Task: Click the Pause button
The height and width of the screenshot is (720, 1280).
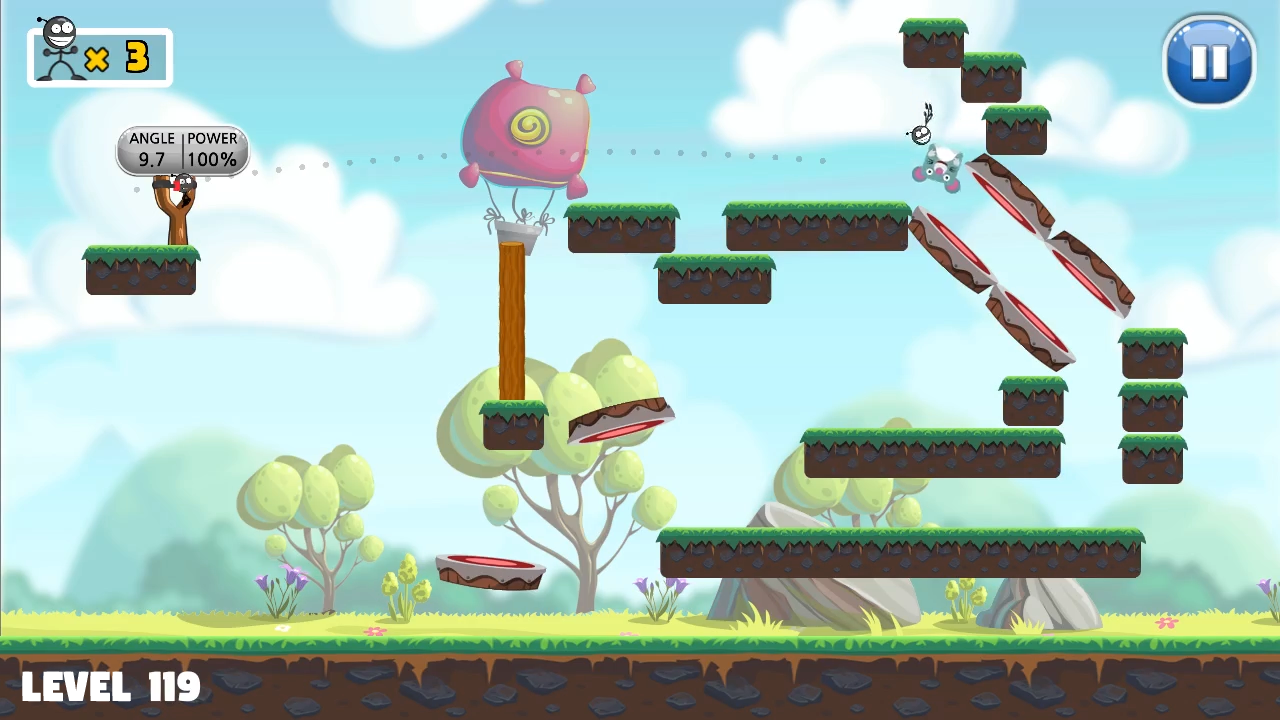Action: click(x=1209, y=62)
